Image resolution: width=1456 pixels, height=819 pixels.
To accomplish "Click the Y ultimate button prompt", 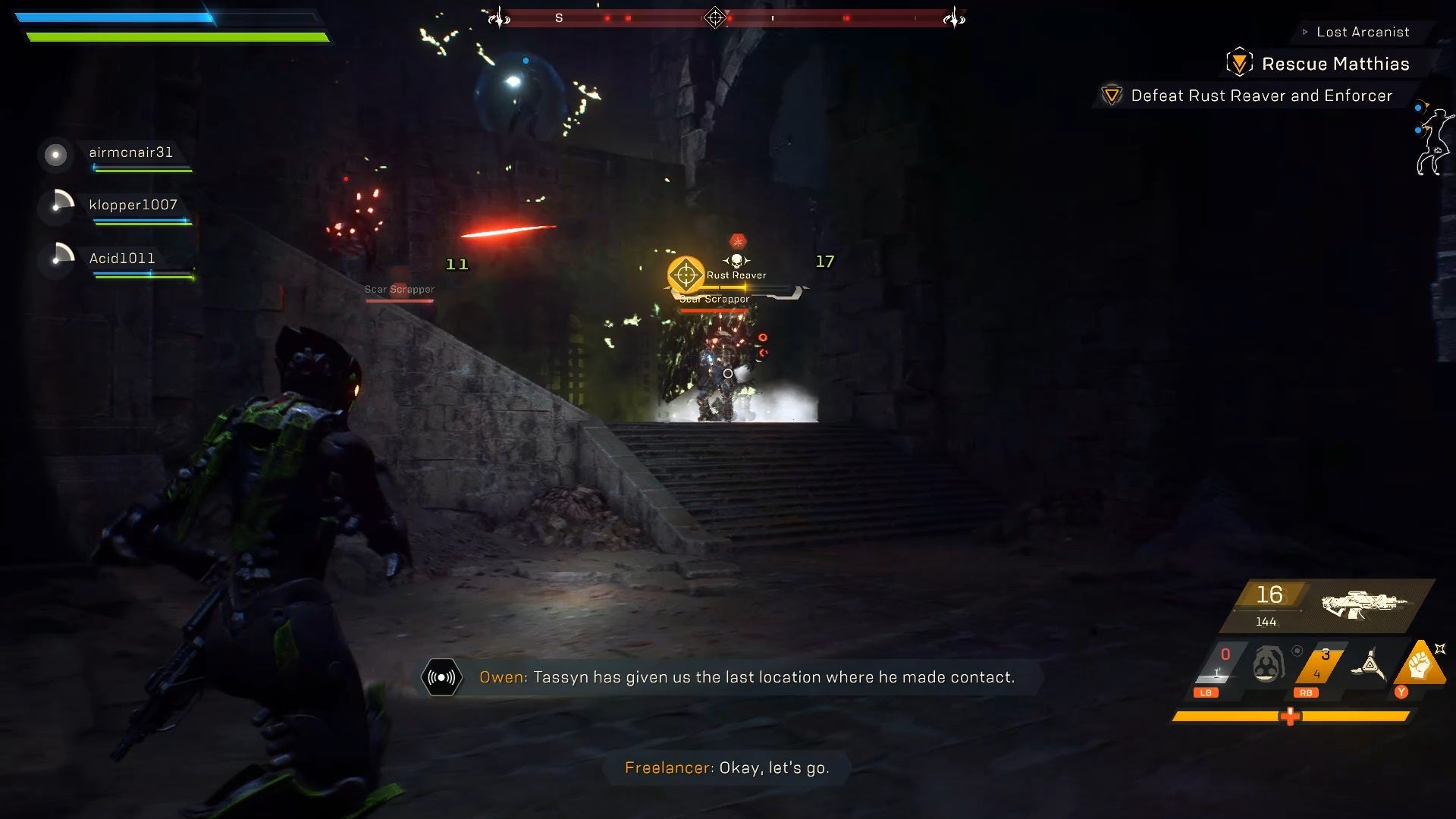I will [x=1401, y=692].
